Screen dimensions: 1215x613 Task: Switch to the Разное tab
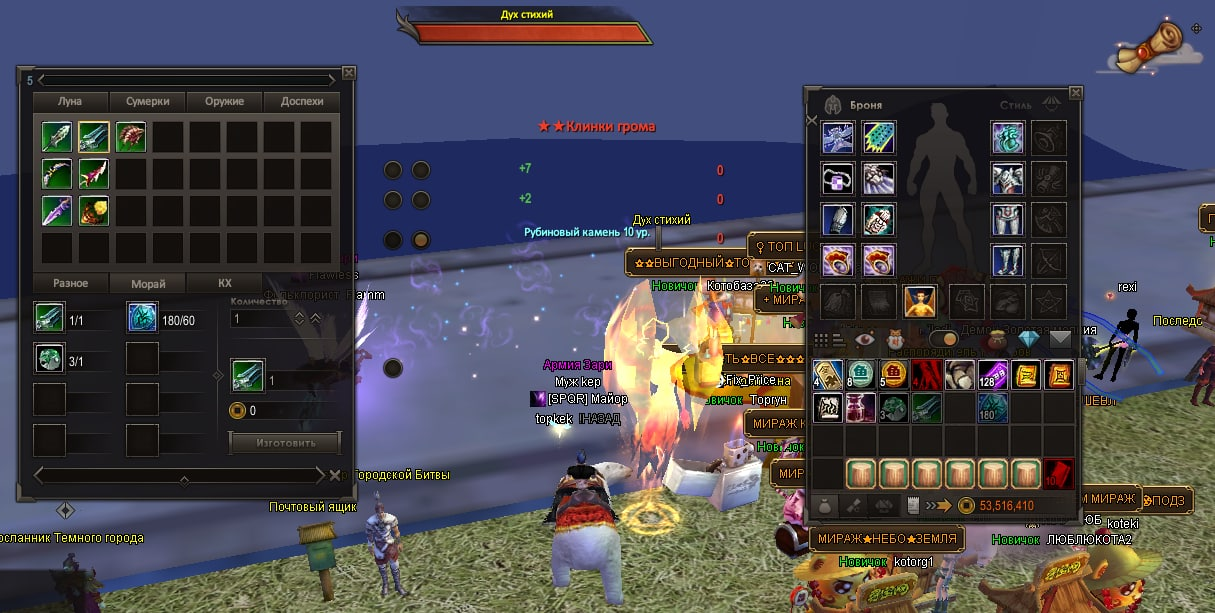(70, 283)
